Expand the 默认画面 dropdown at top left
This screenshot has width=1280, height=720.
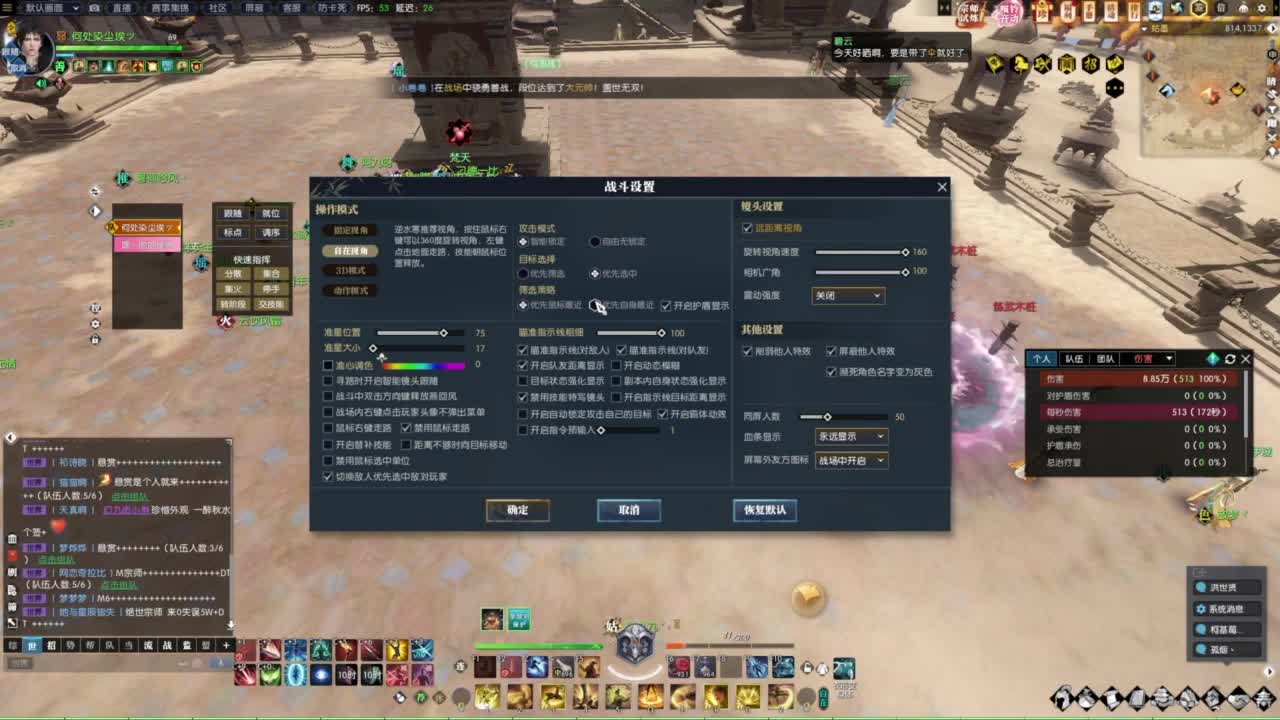point(77,8)
